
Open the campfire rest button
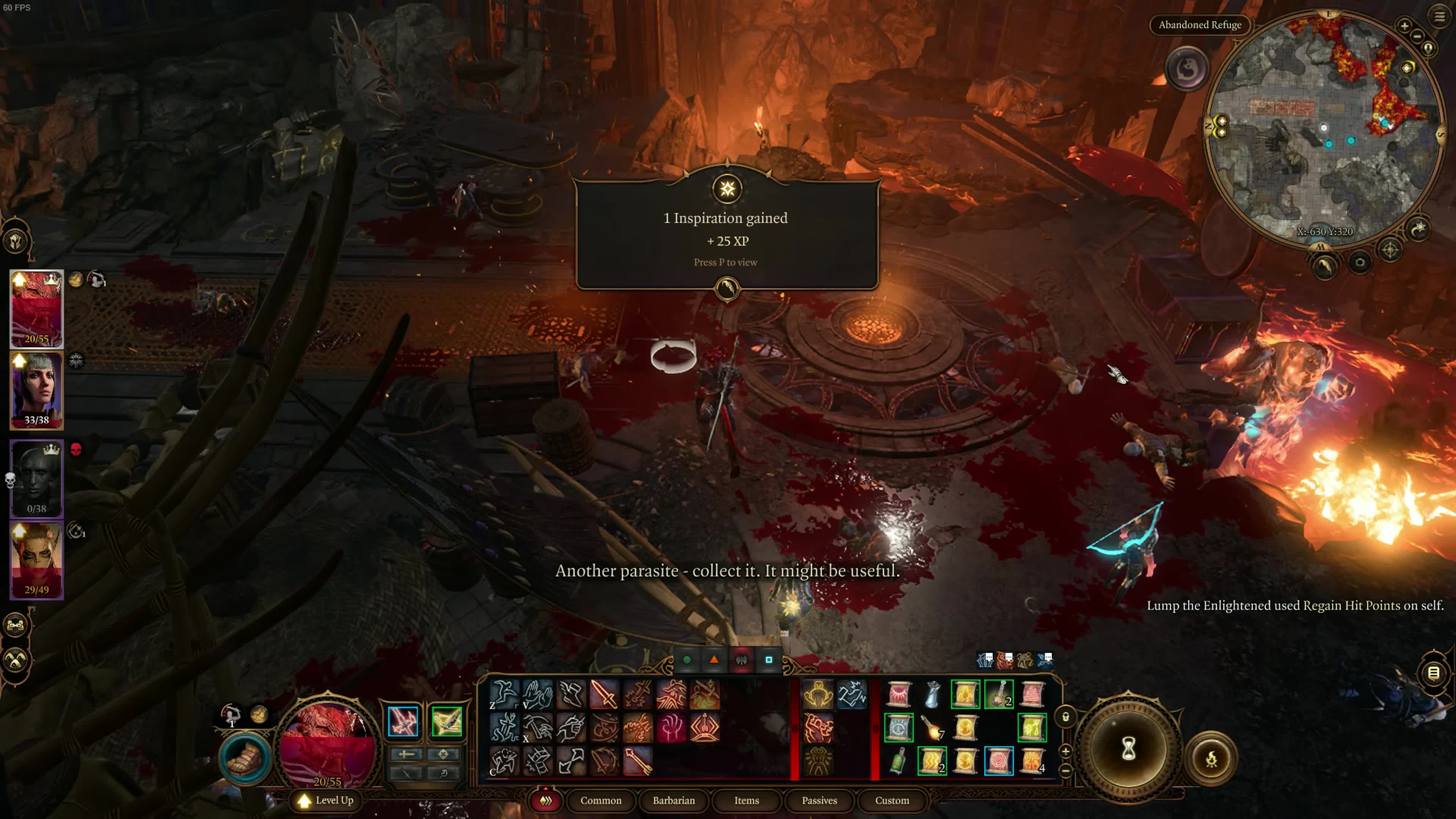[x=1211, y=758]
